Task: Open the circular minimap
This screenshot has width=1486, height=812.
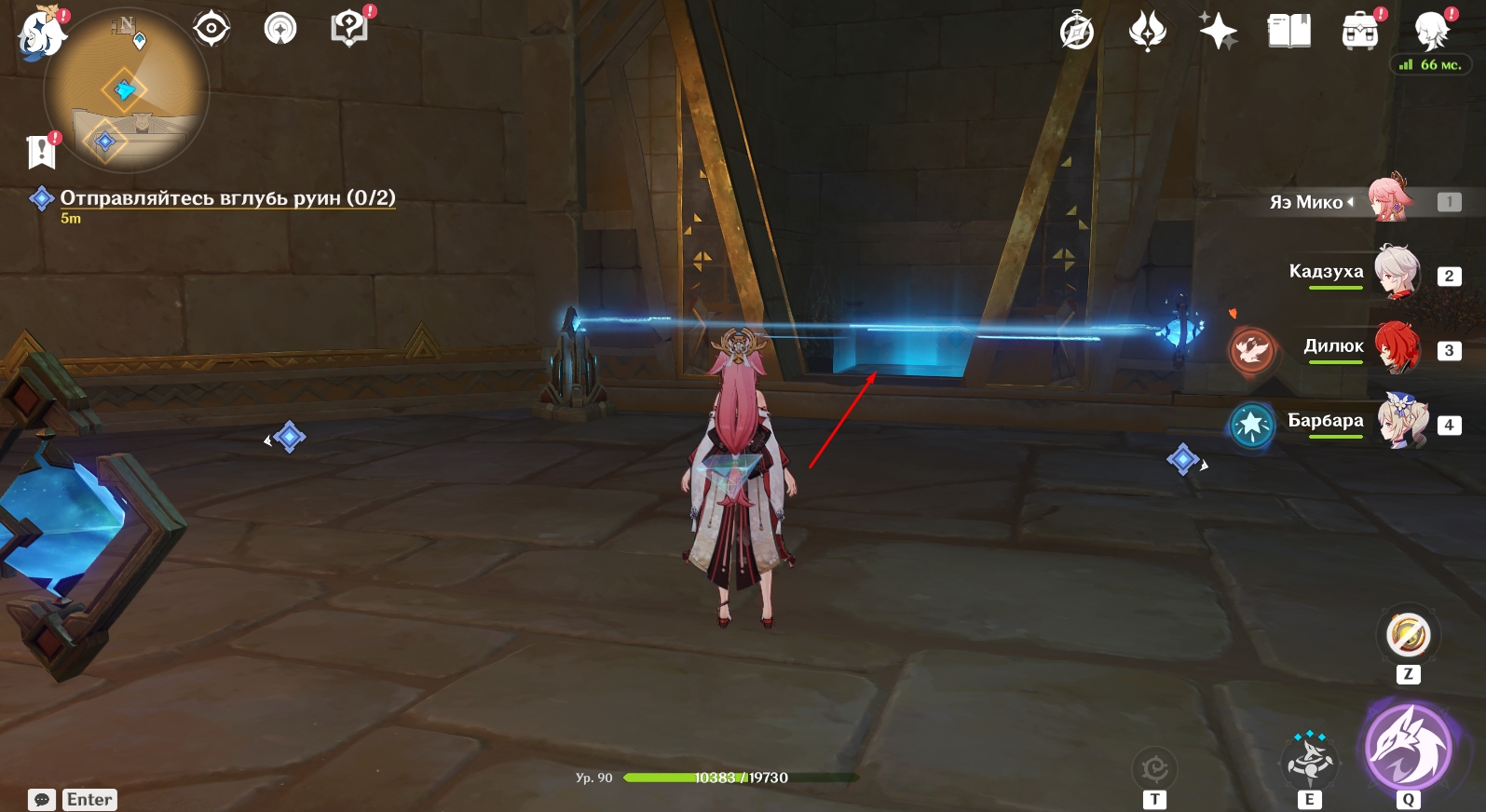Action: point(126,91)
